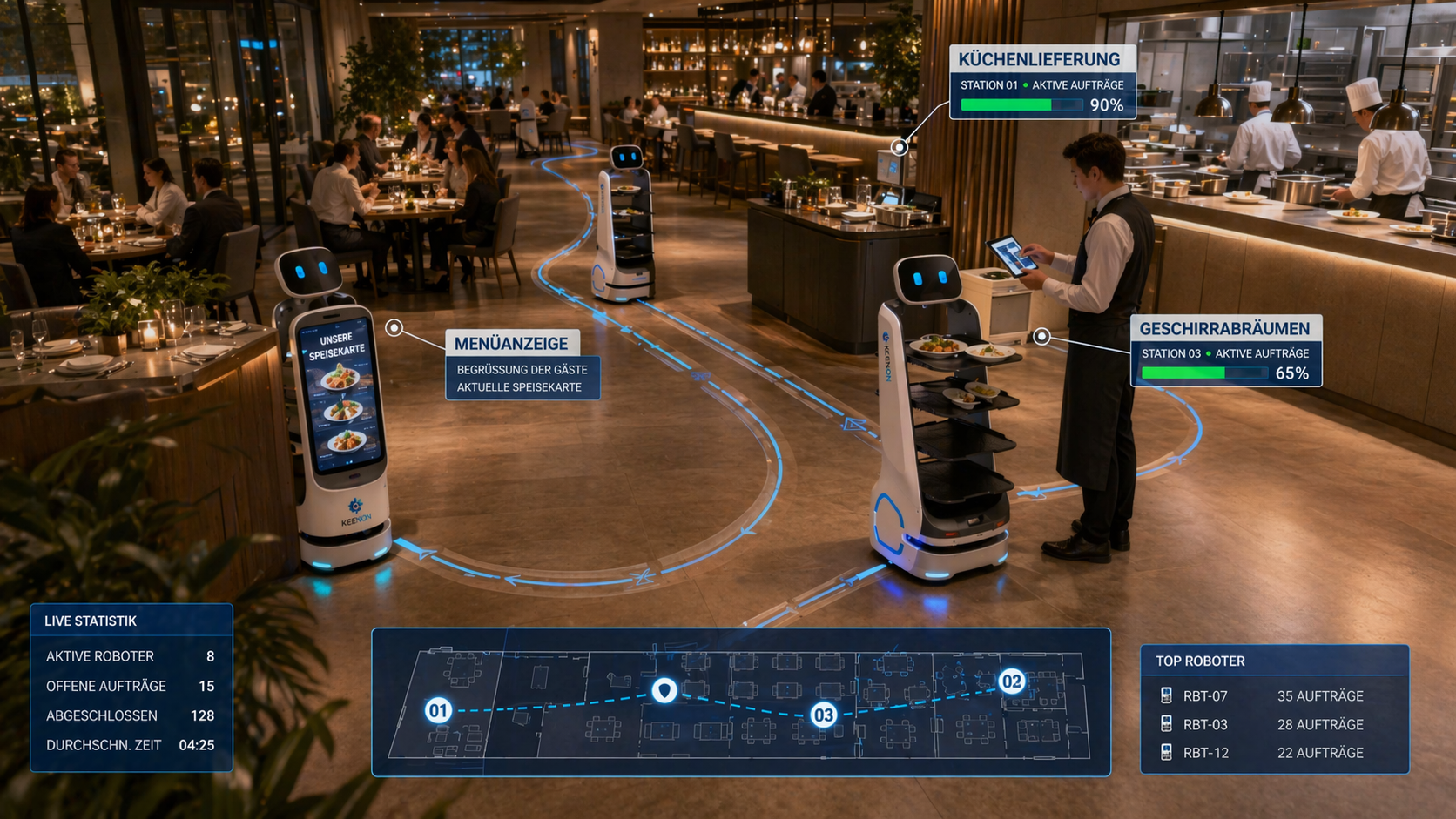Screen dimensions: 1456x819
Task: Show the Offene Aufträge statistic row
Action: click(x=131, y=686)
